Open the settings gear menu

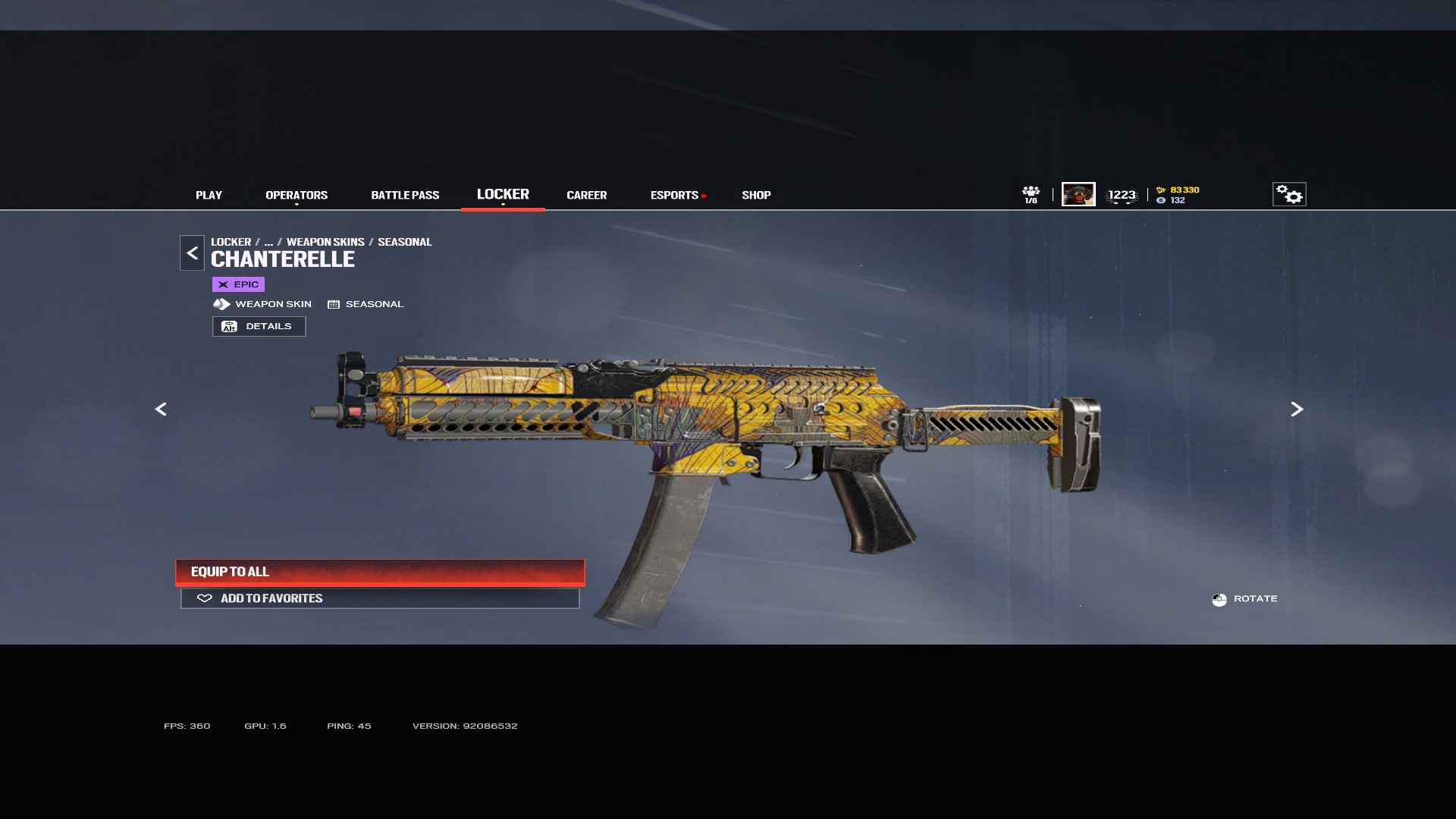[x=1288, y=194]
